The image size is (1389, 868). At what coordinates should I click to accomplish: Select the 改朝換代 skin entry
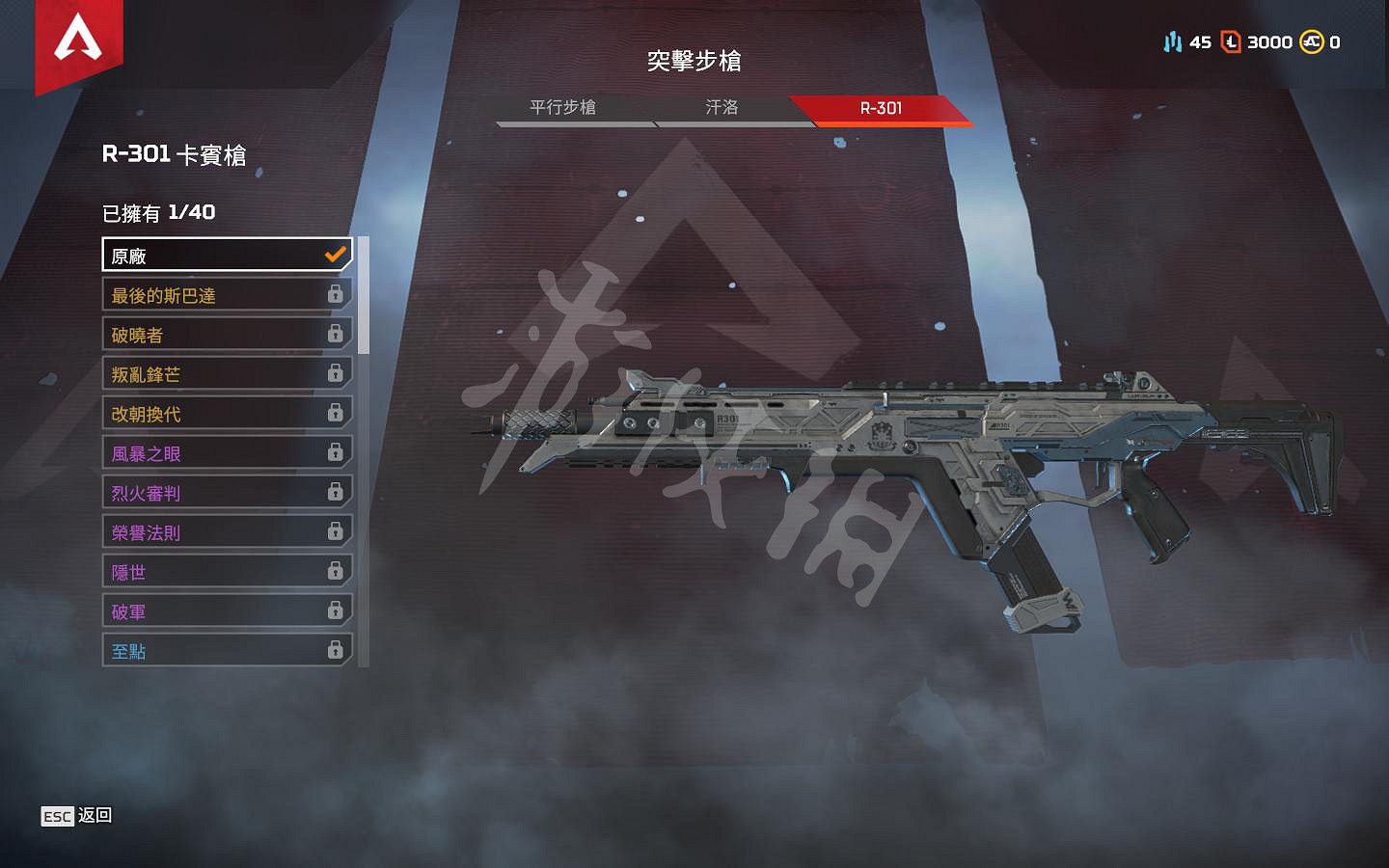point(193,413)
